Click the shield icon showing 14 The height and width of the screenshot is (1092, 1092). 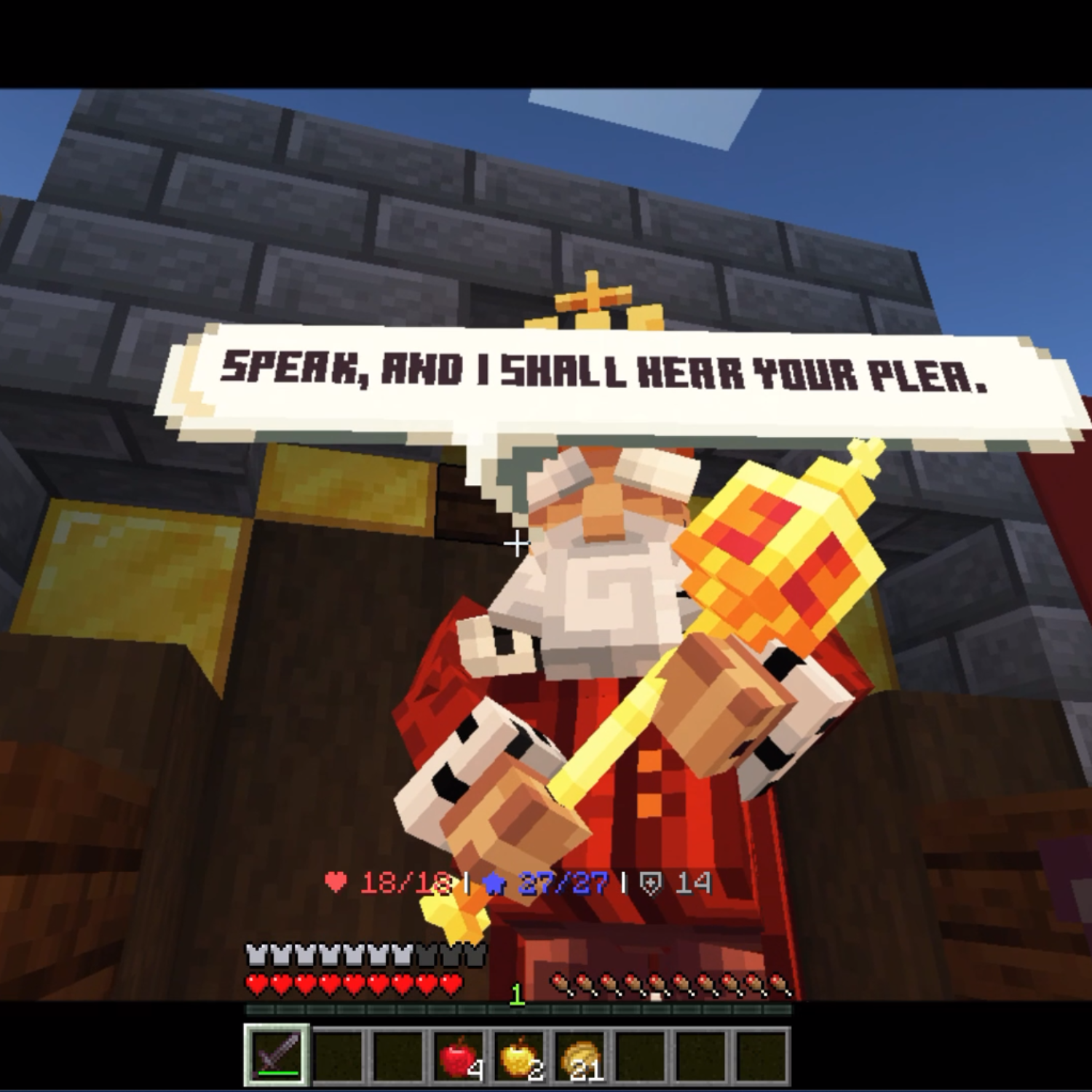pyautogui.click(x=650, y=885)
